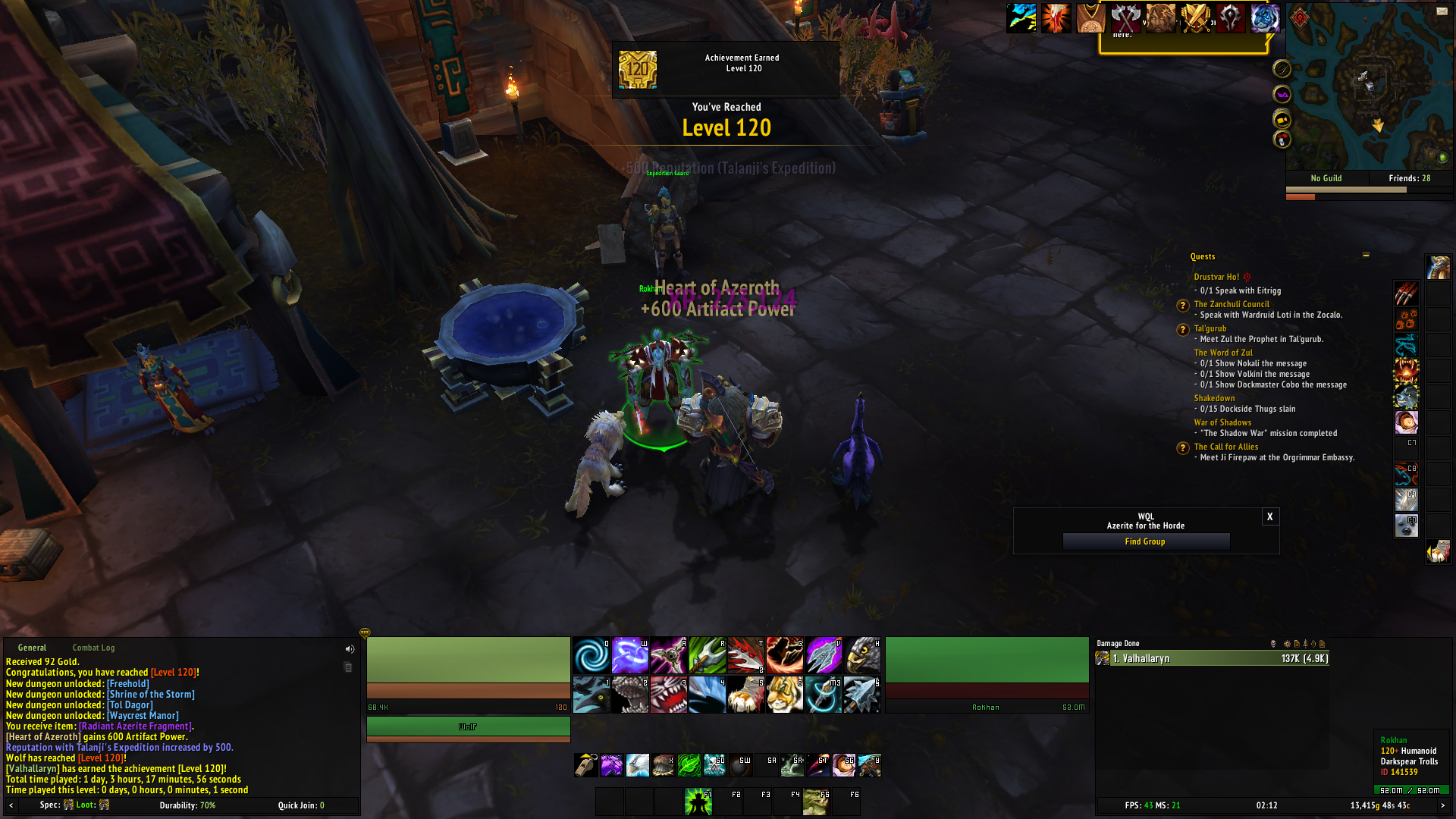The width and height of the screenshot is (1456, 819).
Task: Toggle the chat sound speaker icon
Action: pyautogui.click(x=350, y=648)
